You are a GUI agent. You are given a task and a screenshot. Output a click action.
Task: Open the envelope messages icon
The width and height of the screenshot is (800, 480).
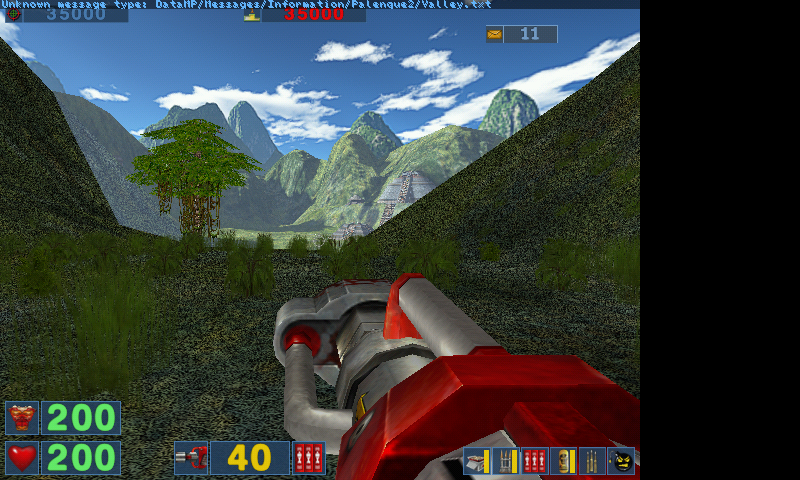click(x=494, y=34)
